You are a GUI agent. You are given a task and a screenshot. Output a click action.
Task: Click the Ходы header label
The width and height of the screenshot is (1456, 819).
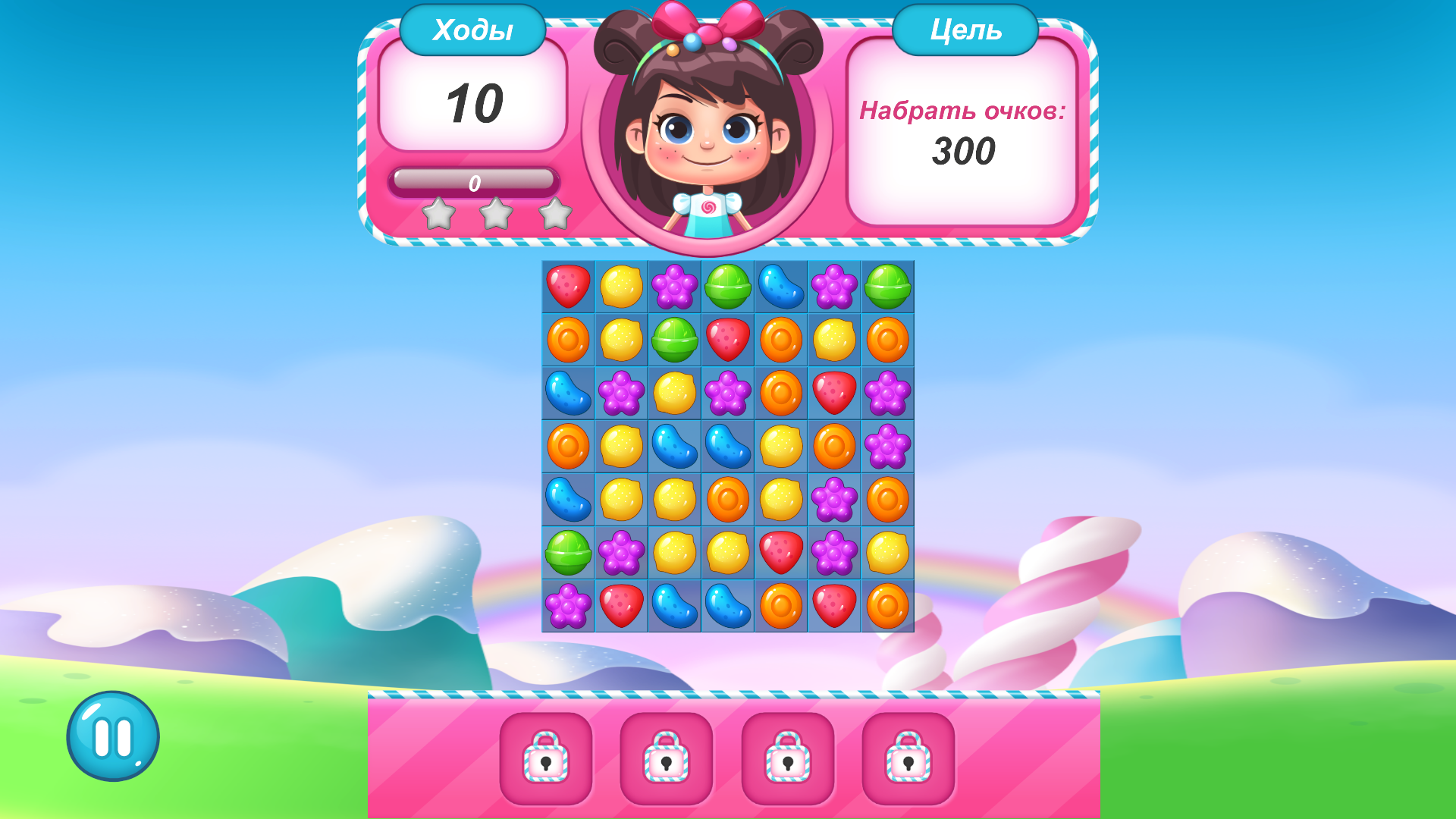coord(472,30)
